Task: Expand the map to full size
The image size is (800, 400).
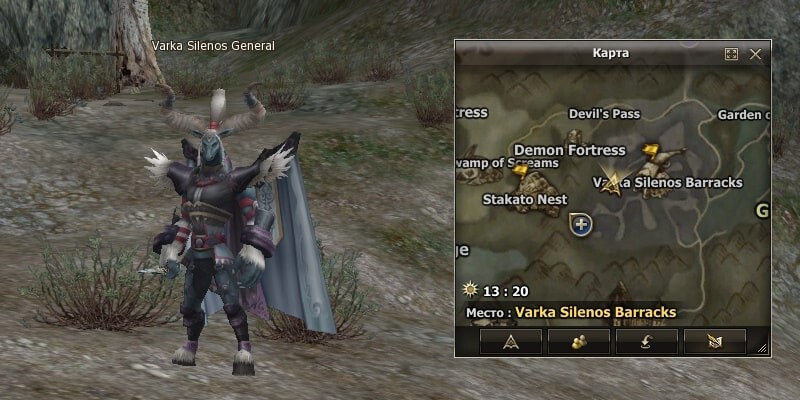Action: [x=731, y=54]
